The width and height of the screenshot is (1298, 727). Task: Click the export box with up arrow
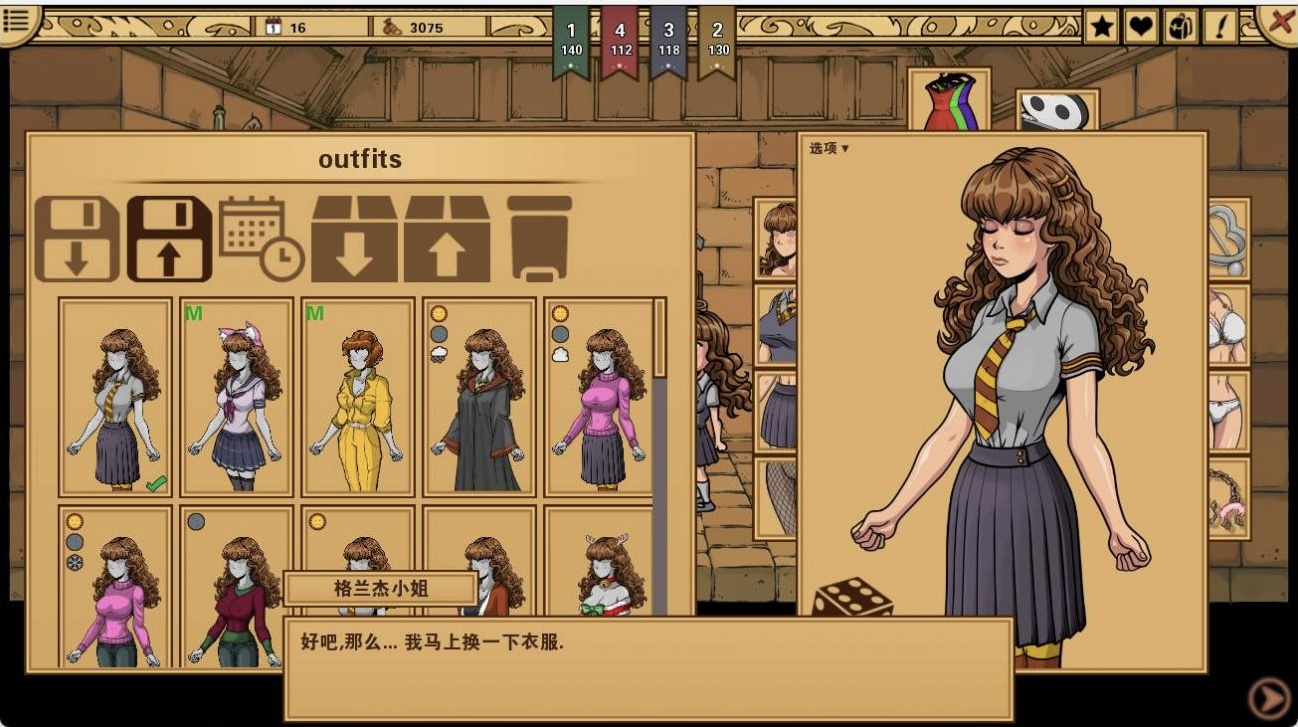pos(446,239)
